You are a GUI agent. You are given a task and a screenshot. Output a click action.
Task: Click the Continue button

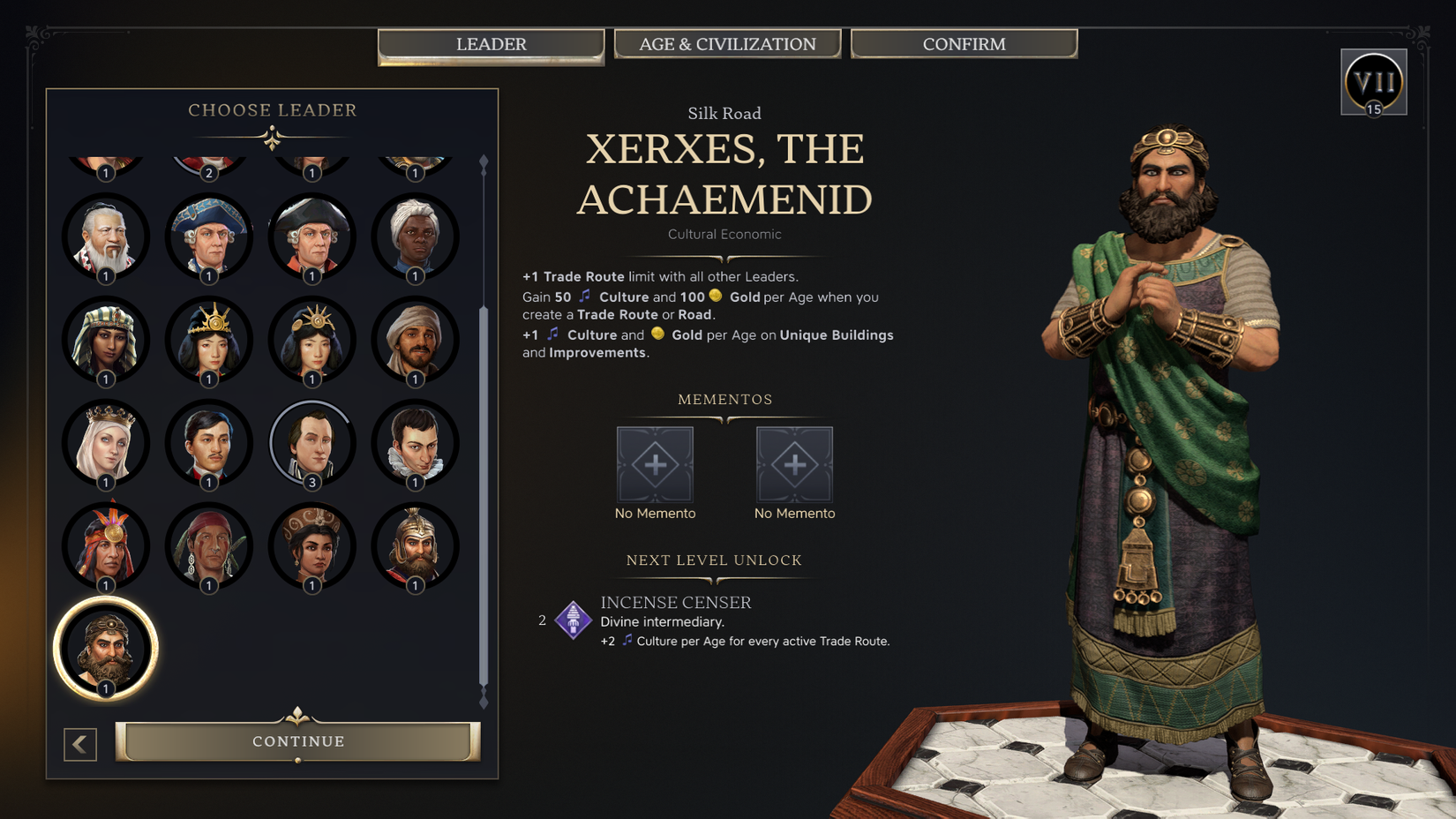(297, 741)
